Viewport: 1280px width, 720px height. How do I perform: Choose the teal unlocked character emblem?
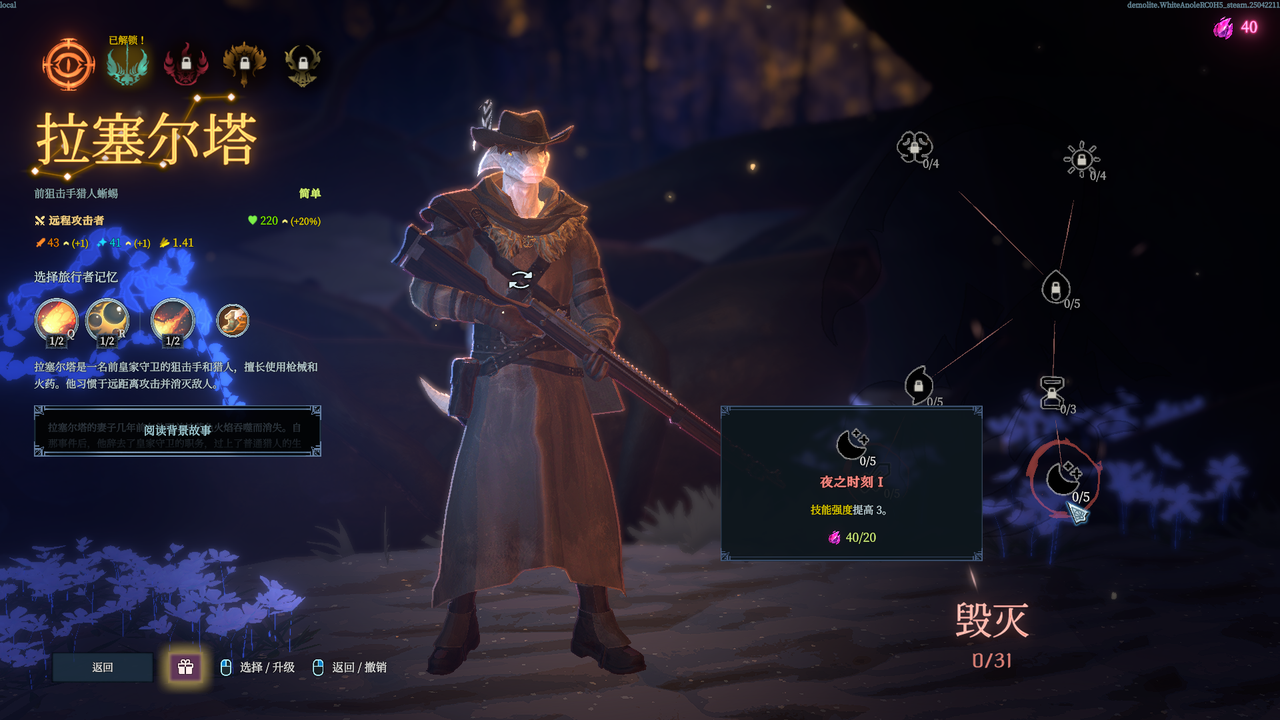point(127,67)
